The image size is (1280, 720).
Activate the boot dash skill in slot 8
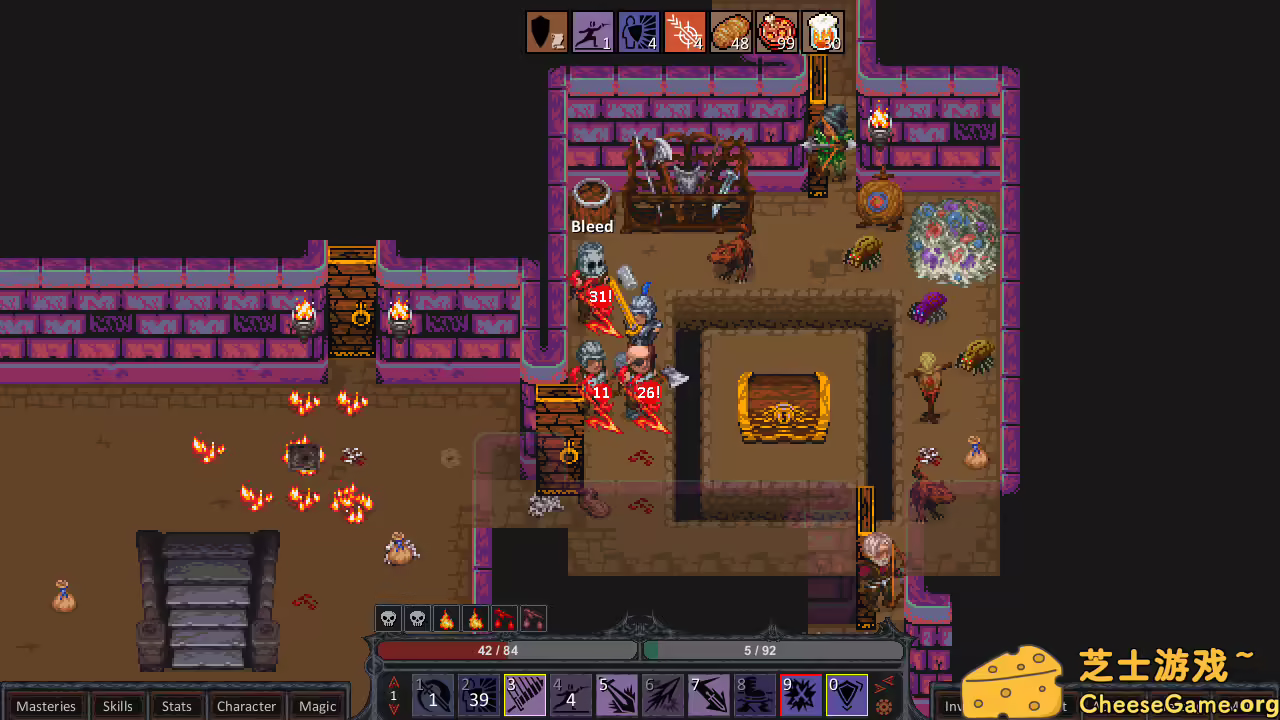(755, 695)
